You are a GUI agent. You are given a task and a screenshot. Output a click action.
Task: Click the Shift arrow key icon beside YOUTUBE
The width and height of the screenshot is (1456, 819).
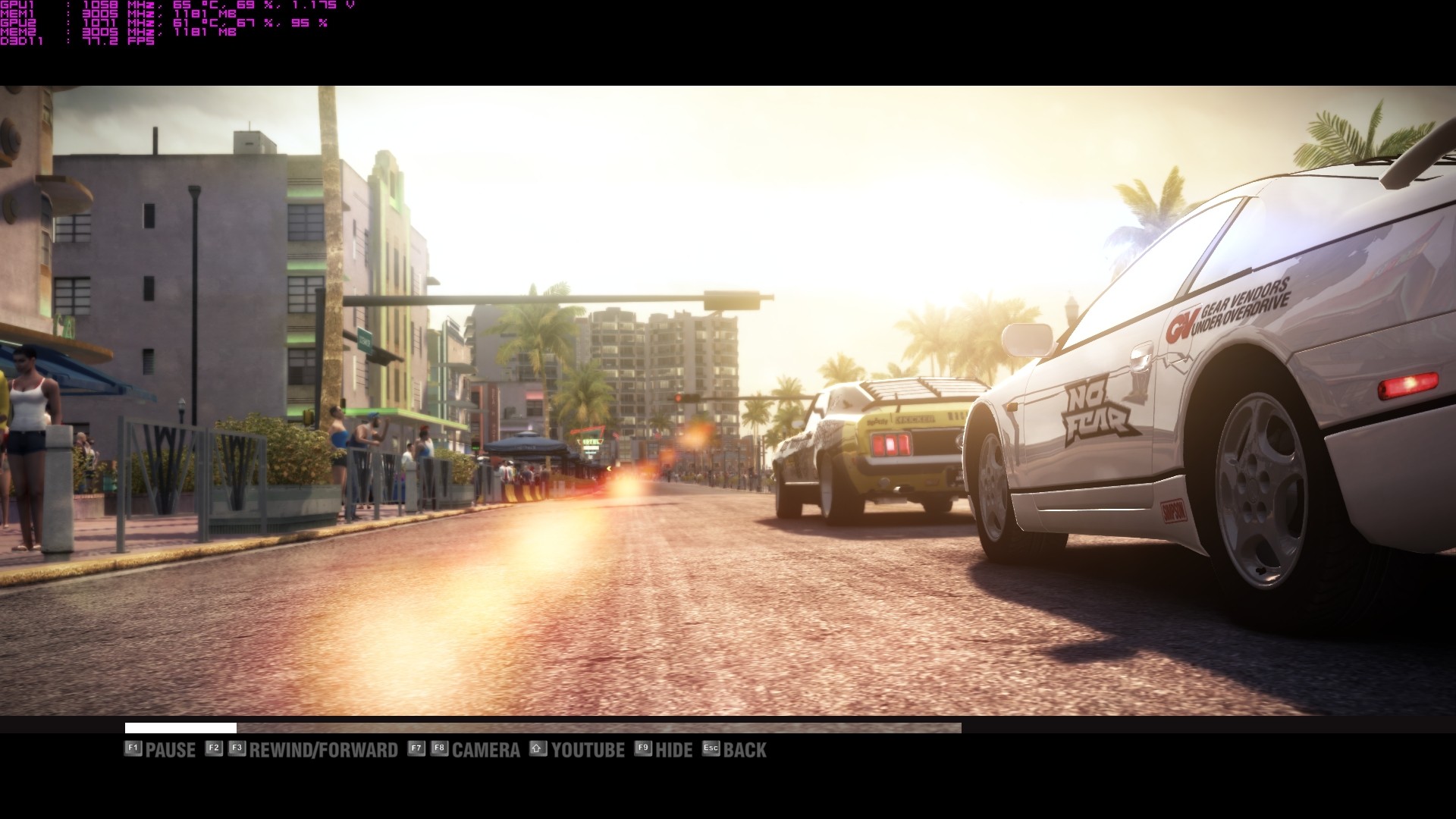pos(538,748)
